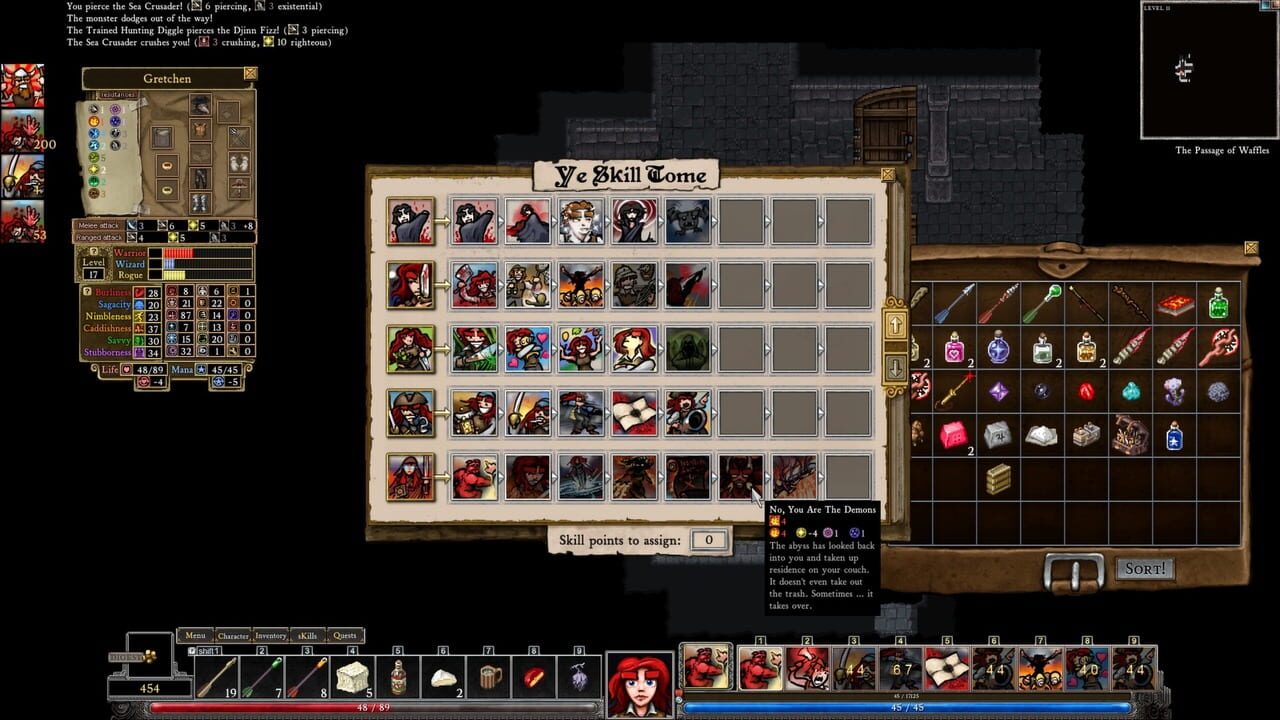This screenshot has height=720, width=1280.
Task: Open the Quests menu
Action: [344, 635]
